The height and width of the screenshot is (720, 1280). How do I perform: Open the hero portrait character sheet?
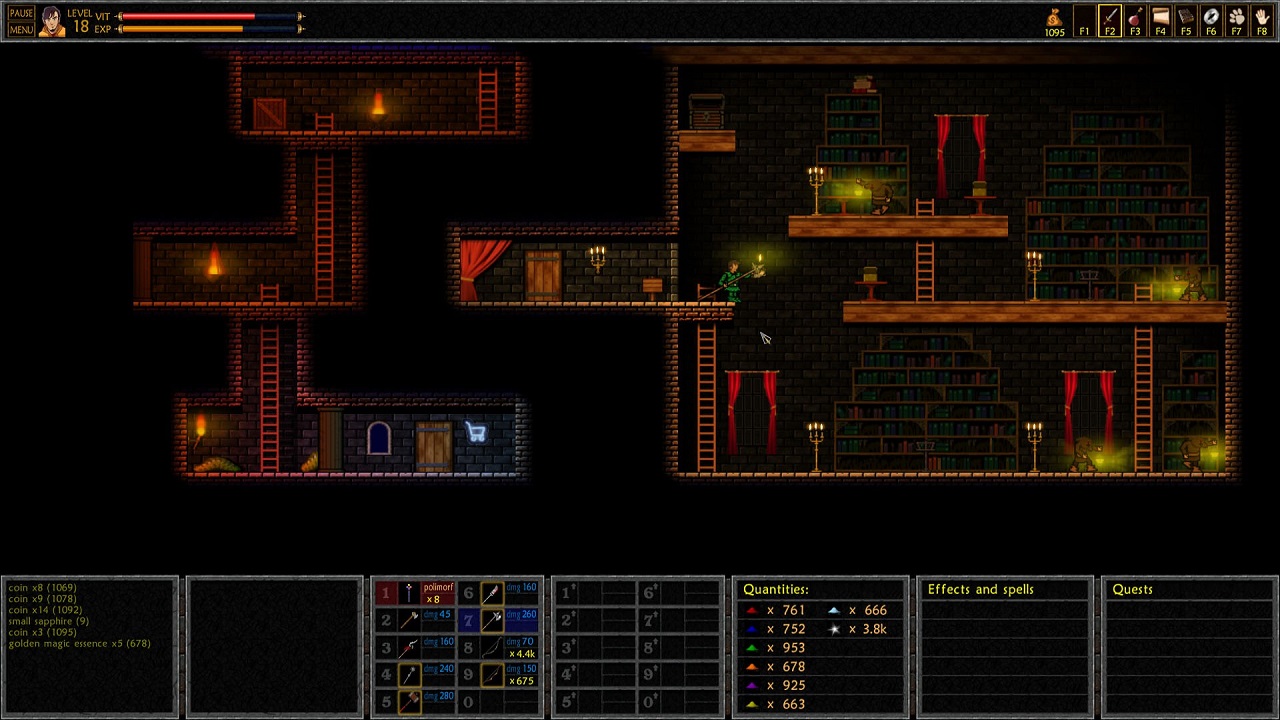pos(52,21)
